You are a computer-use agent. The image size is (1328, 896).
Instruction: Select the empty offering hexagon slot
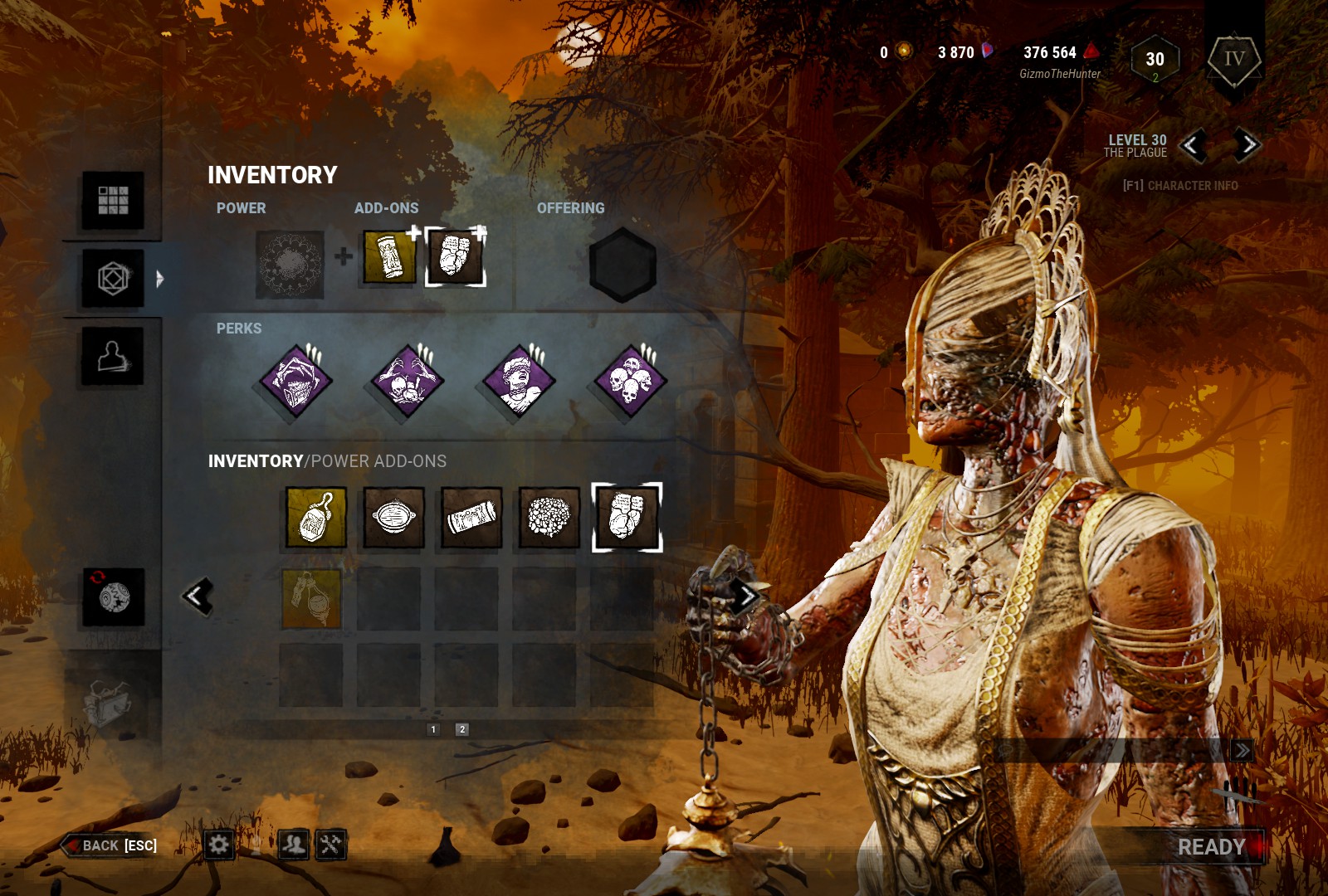tap(622, 265)
